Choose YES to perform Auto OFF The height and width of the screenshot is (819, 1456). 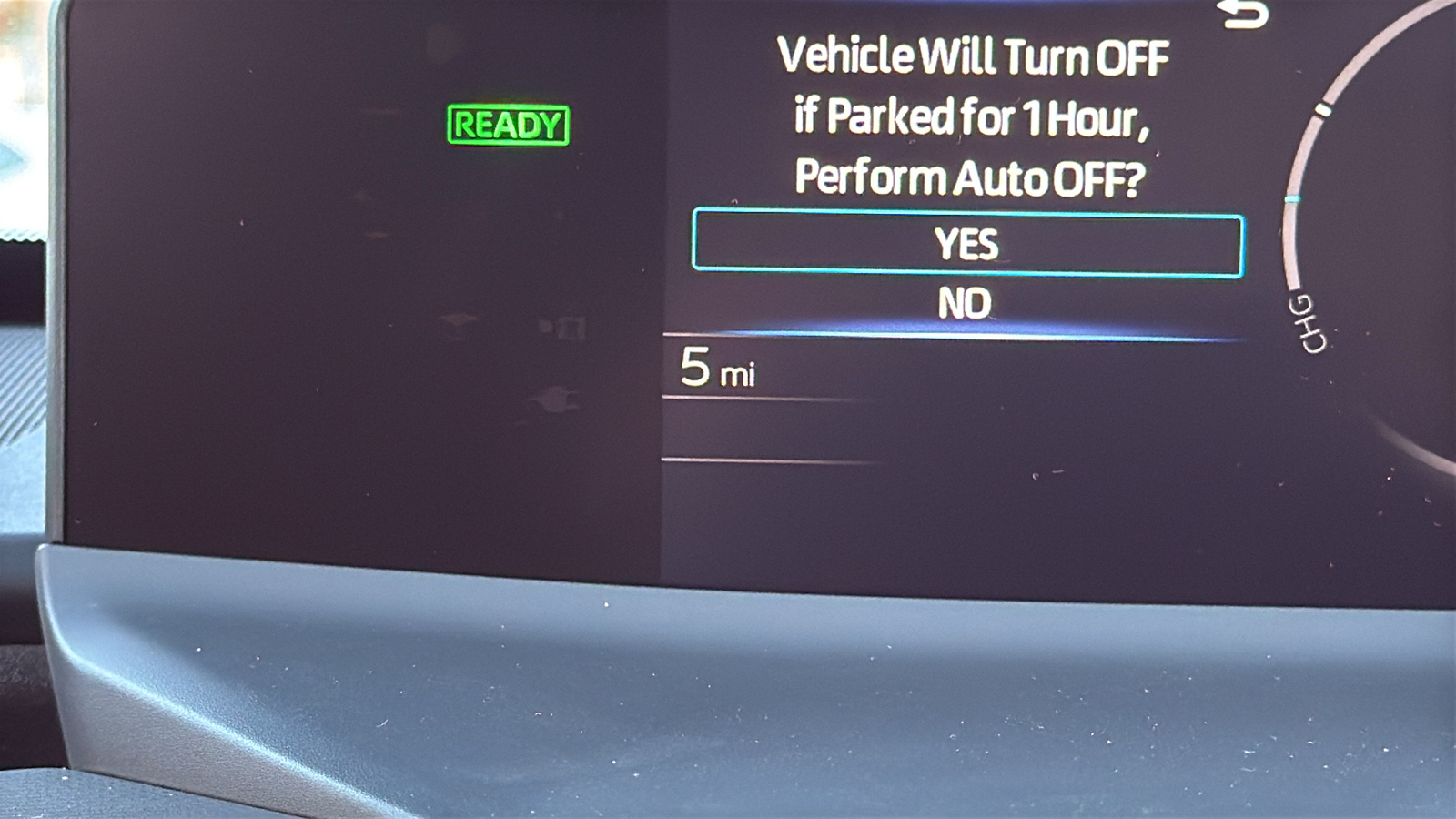[967, 244]
